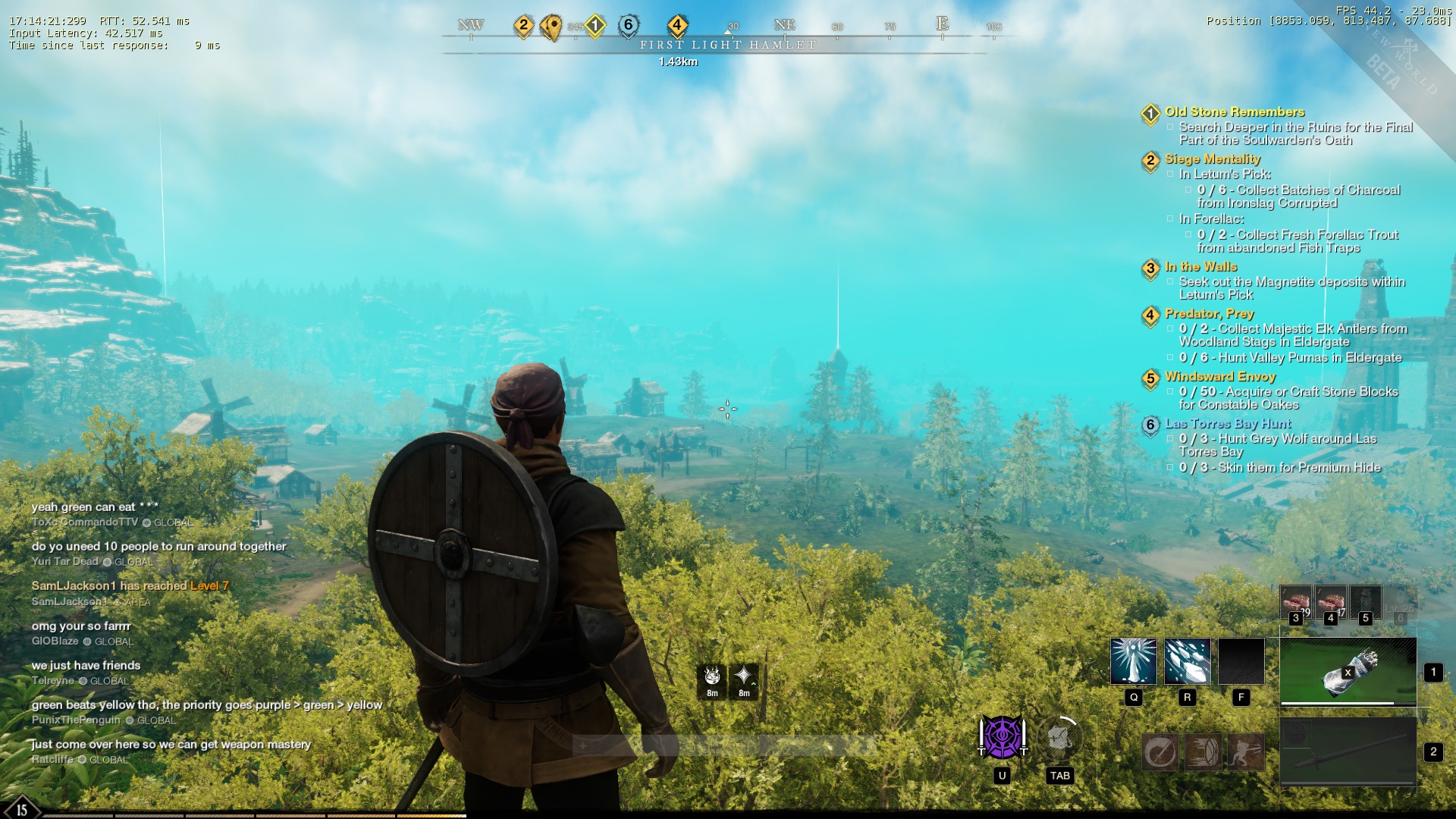The height and width of the screenshot is (819, 1456).
Task: Click the quest 4 marker on the compass
Action: coord(677,26)
